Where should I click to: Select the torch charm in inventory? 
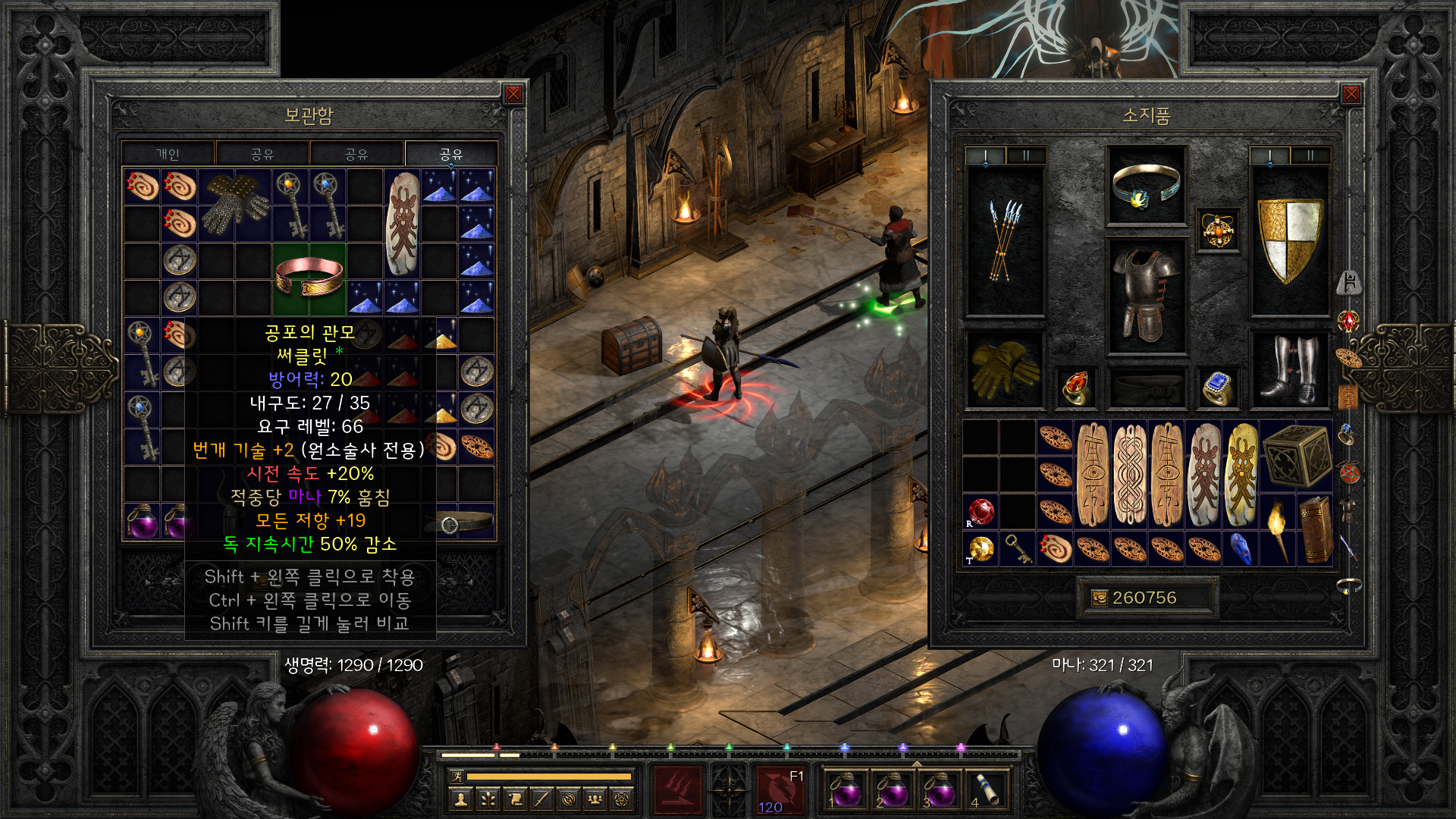1278,529
